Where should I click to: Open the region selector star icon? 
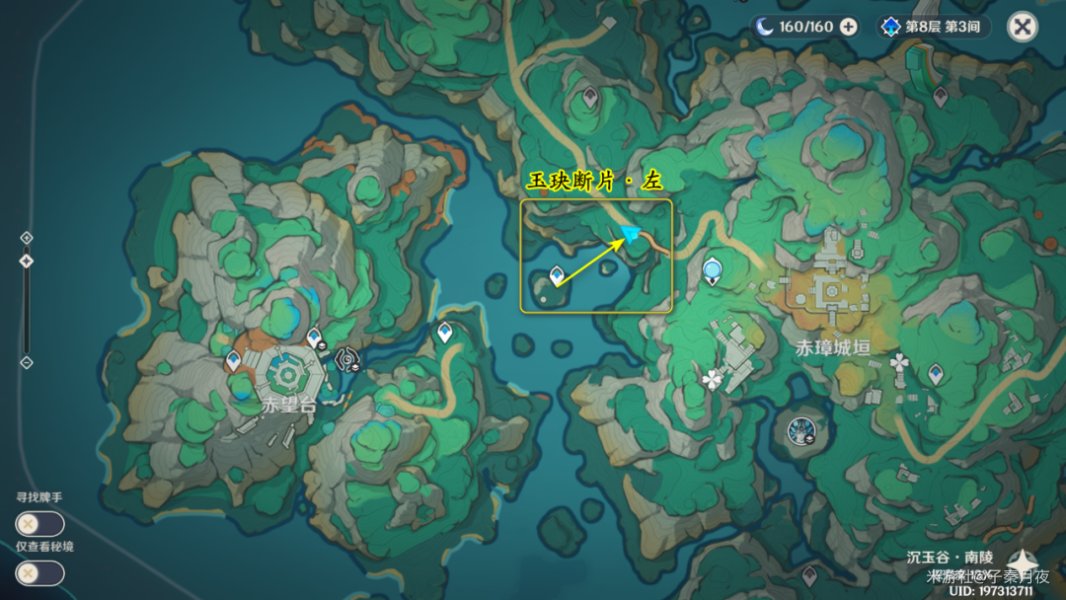(1023, 563)
